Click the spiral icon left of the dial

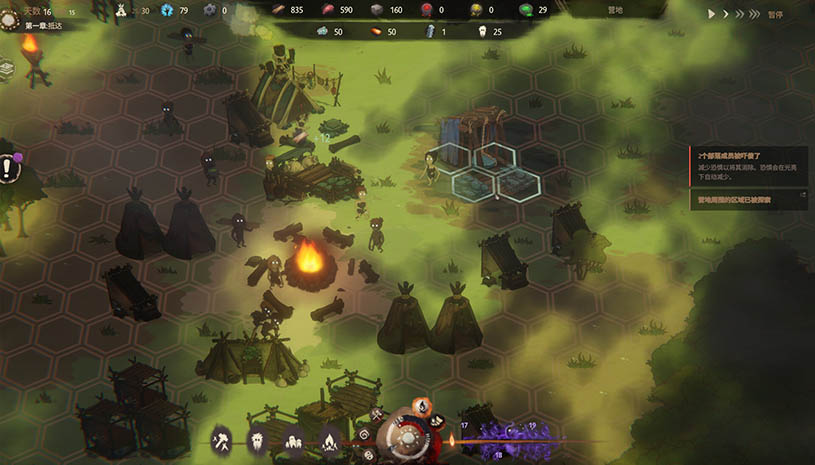pyautogui.click(x=365, y=436)
